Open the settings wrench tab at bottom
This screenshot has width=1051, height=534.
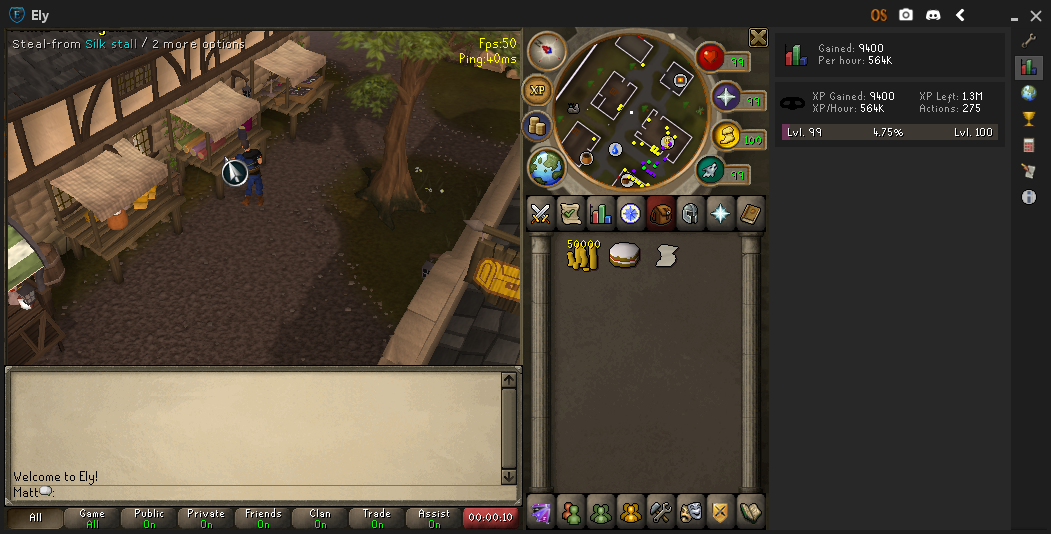660,511
